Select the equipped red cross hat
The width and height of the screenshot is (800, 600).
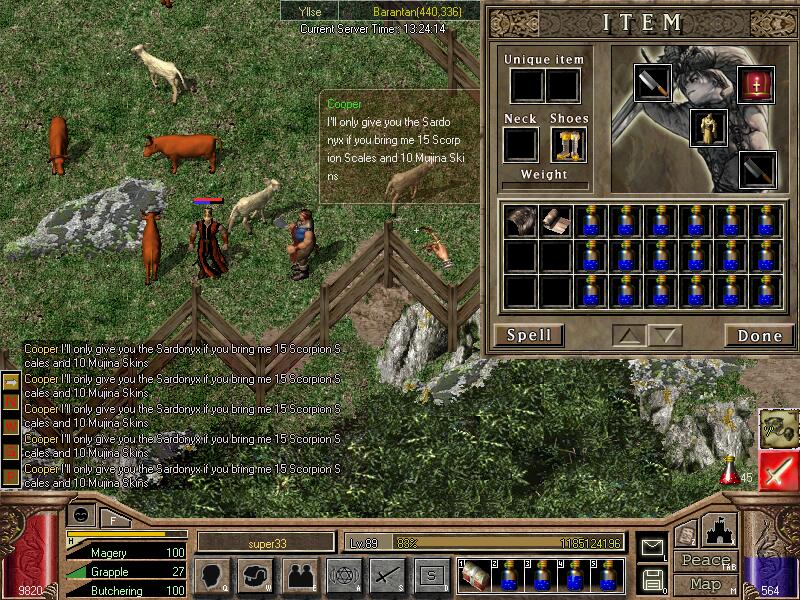(756, 84)
